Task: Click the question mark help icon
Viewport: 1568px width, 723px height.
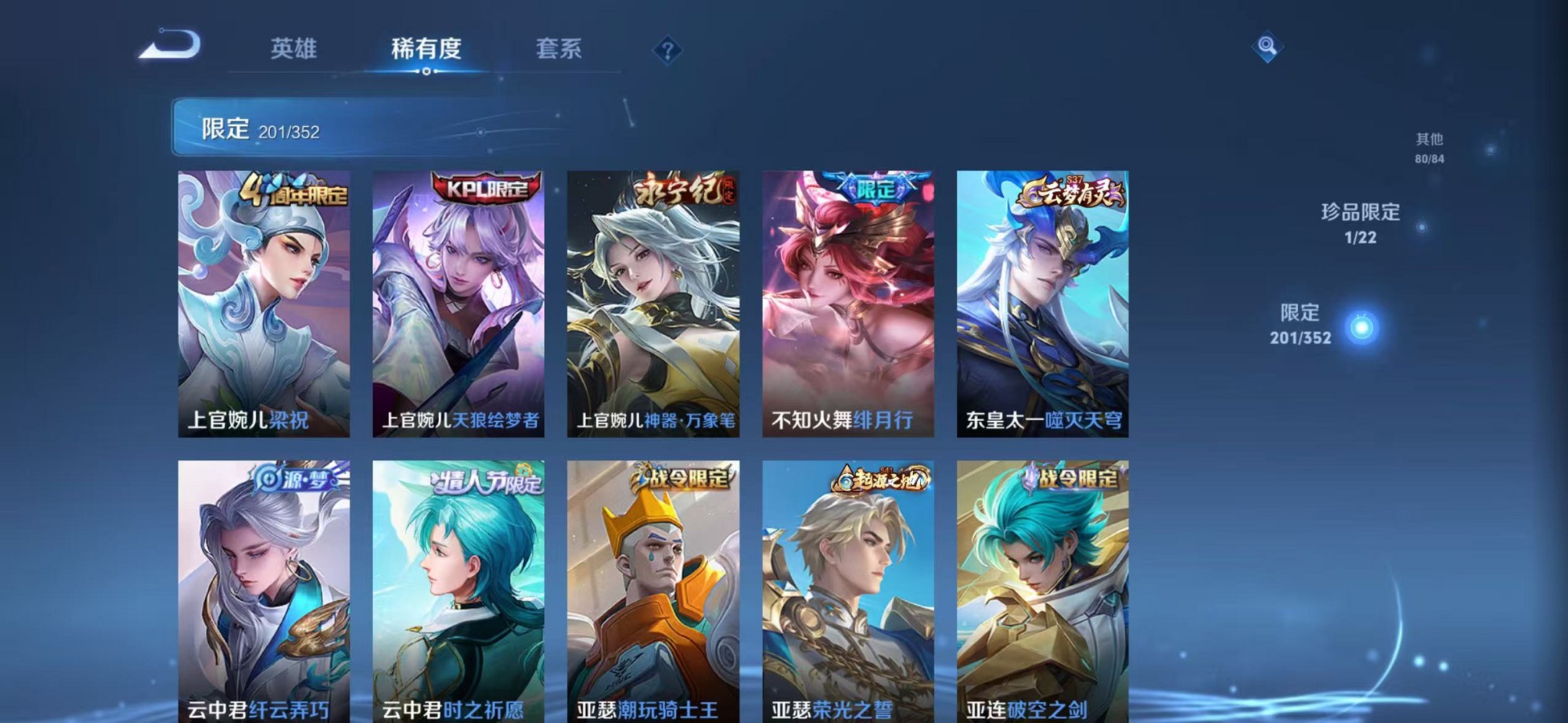Action: 667,50
